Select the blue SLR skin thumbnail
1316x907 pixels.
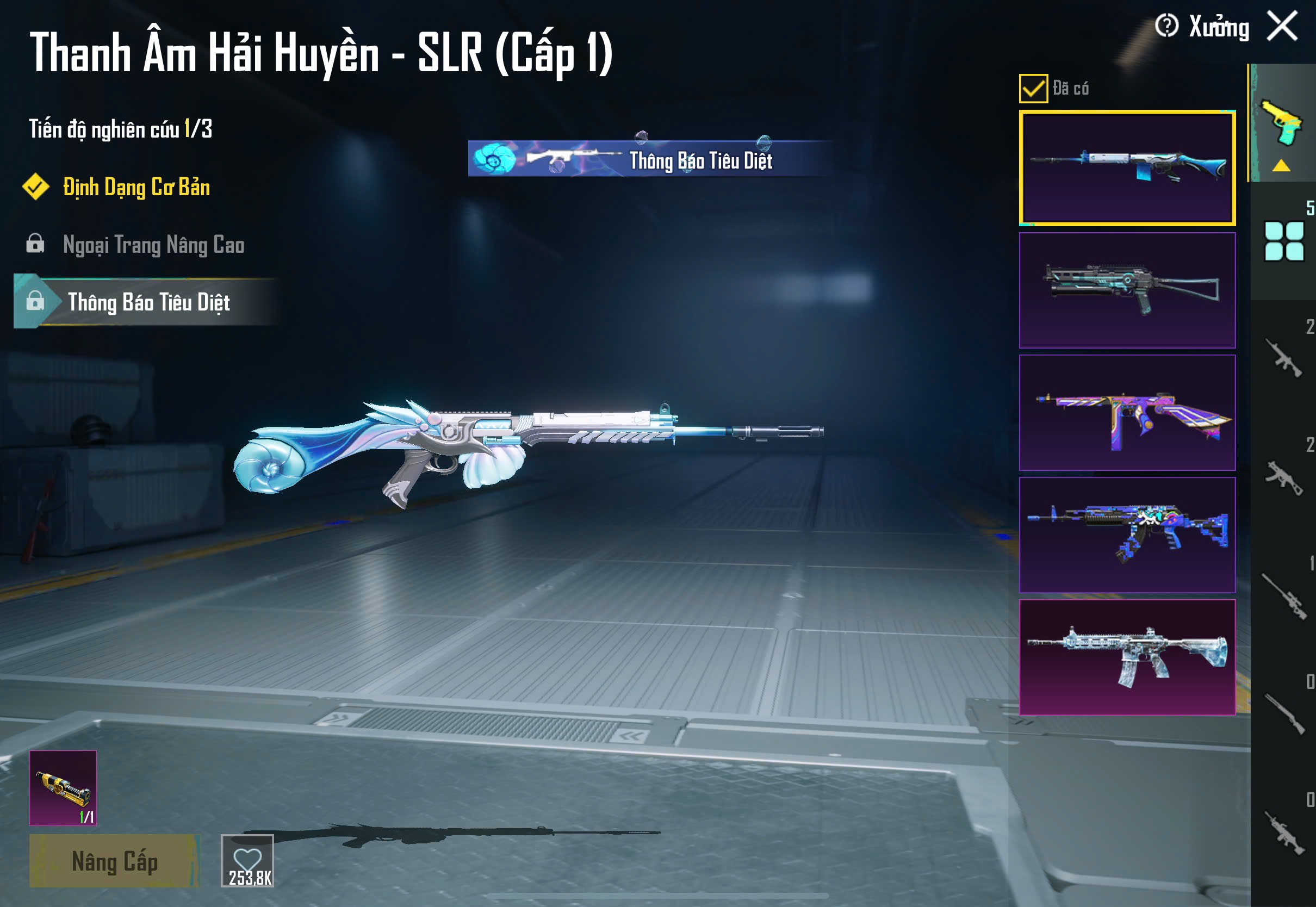click(x=1127, y=168)
